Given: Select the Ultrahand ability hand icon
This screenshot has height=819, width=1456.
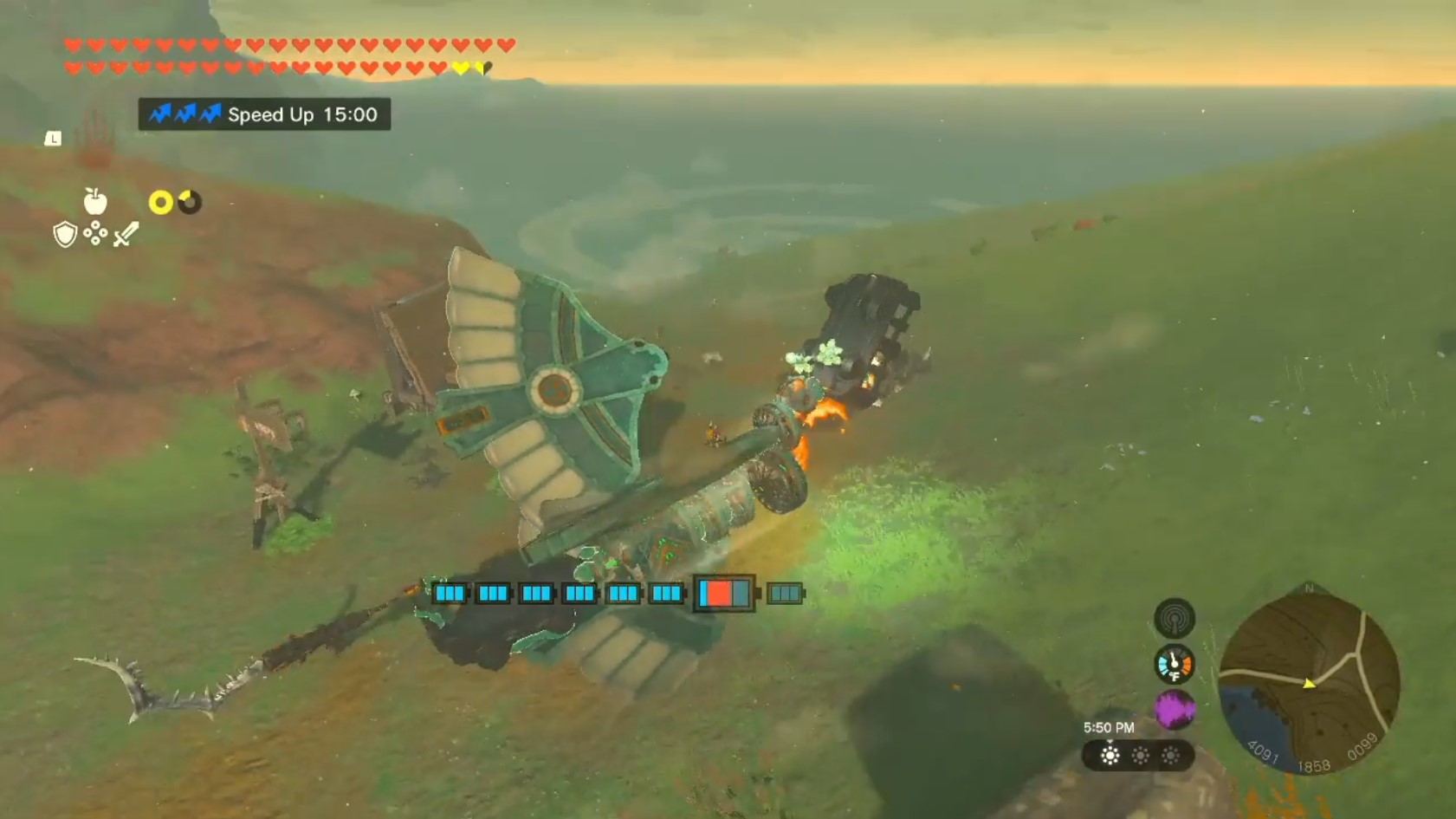Looking at the screenshot, I should 94,139.
